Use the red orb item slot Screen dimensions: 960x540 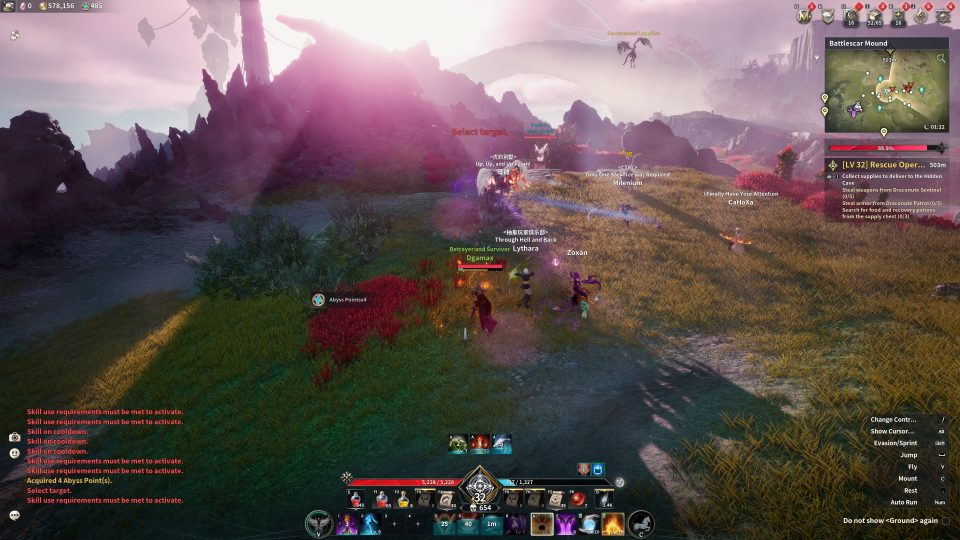click(x=577, y=497)
